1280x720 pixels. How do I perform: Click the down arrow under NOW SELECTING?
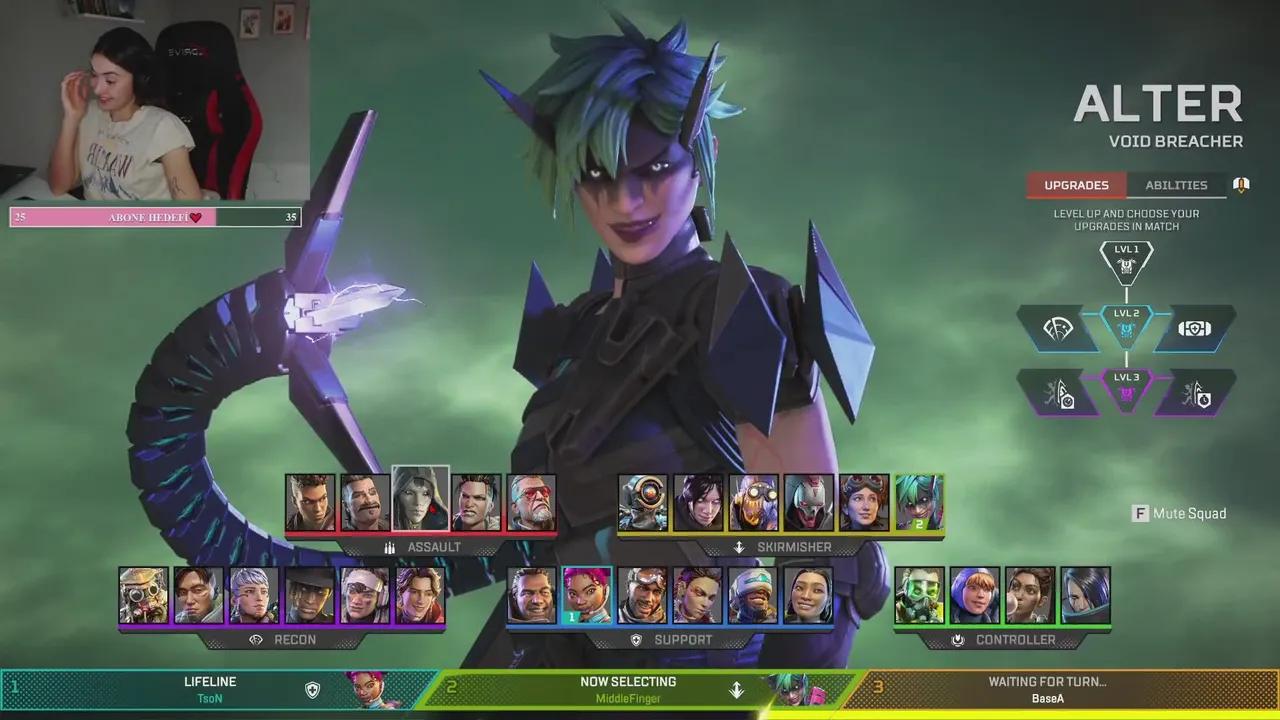click(x=737, y=691)
